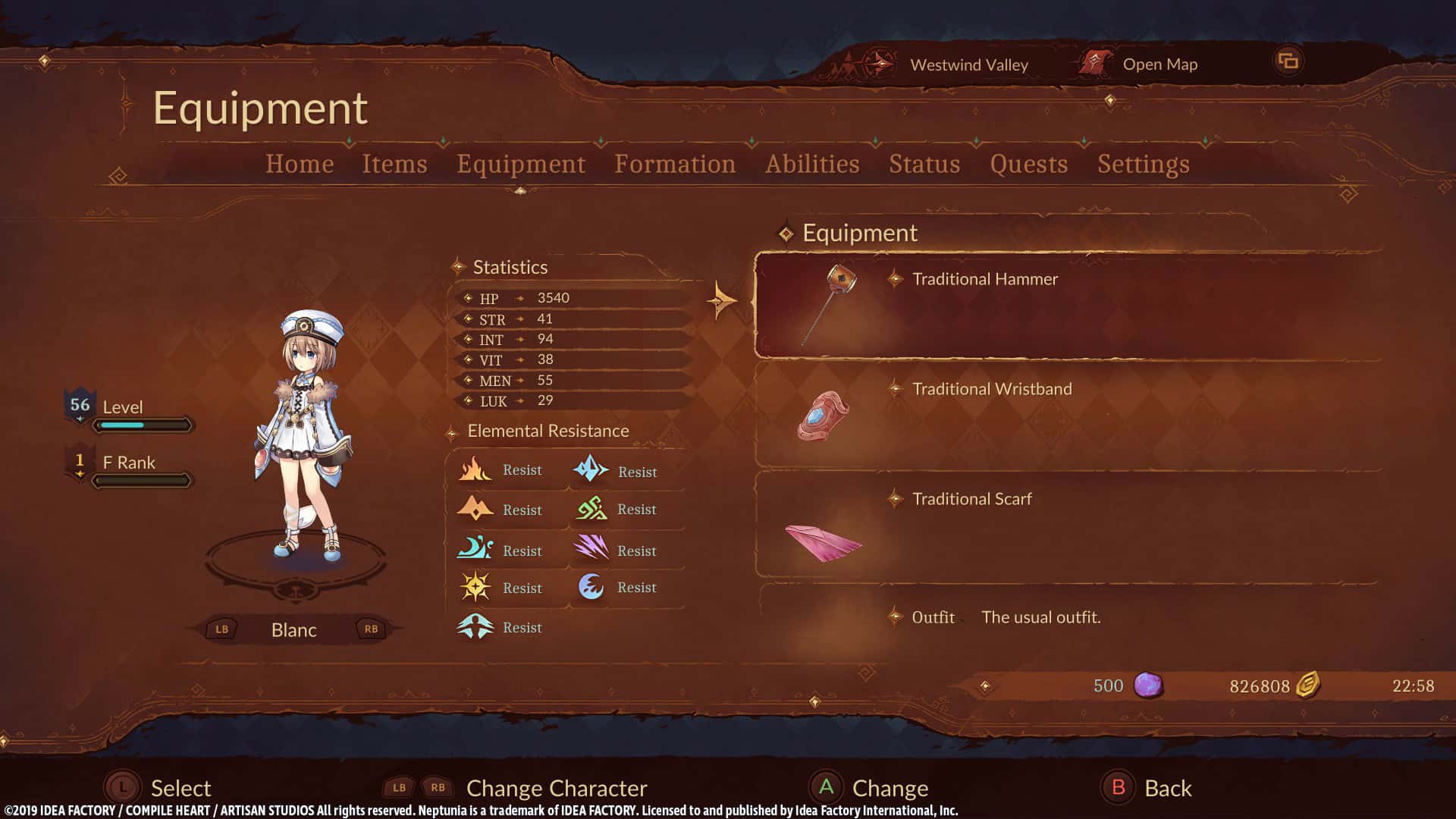
Task: Click the earth resistance icon
Action: click(475, 509)
